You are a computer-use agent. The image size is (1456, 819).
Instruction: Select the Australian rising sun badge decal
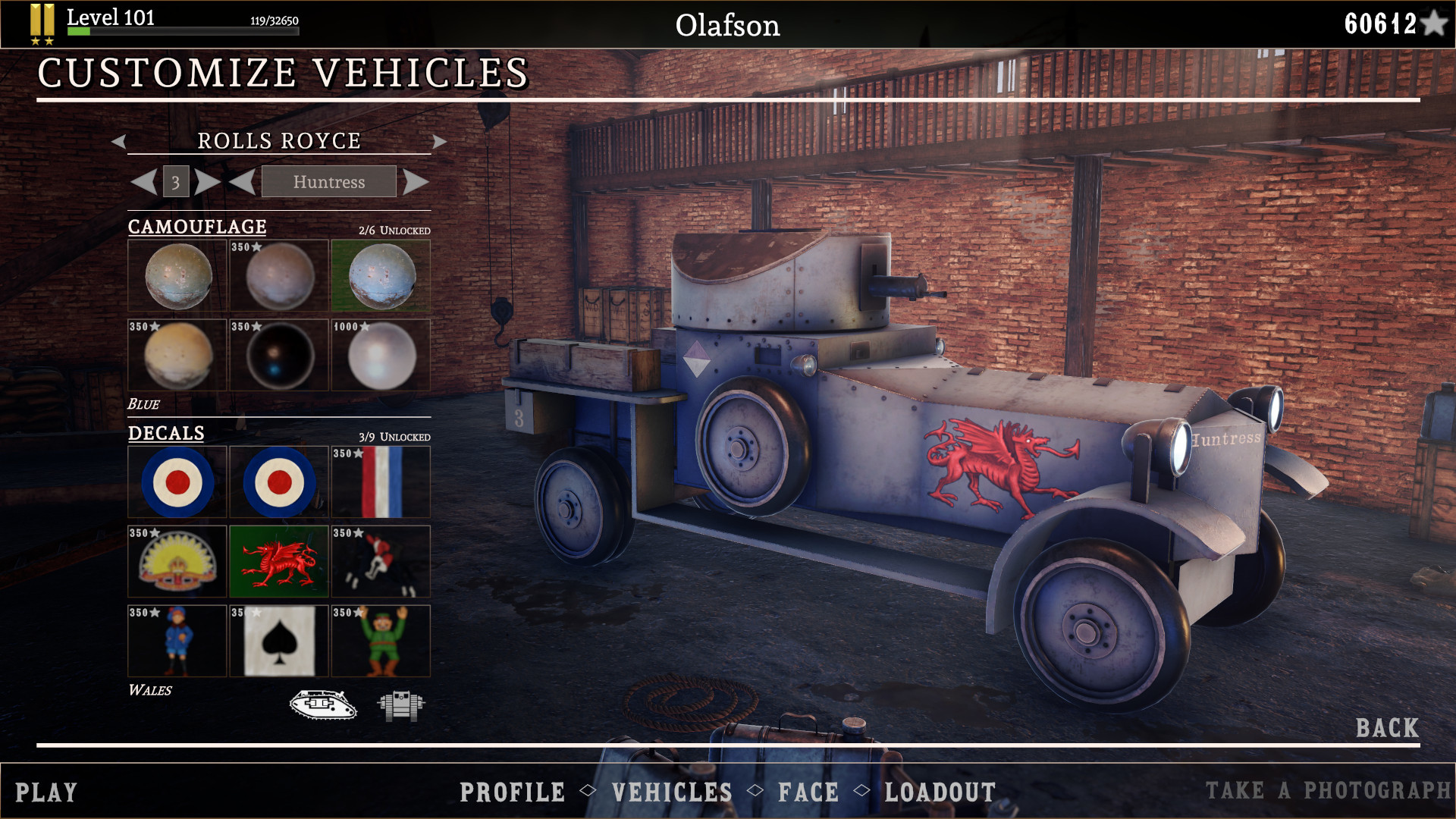pos(177,561)
